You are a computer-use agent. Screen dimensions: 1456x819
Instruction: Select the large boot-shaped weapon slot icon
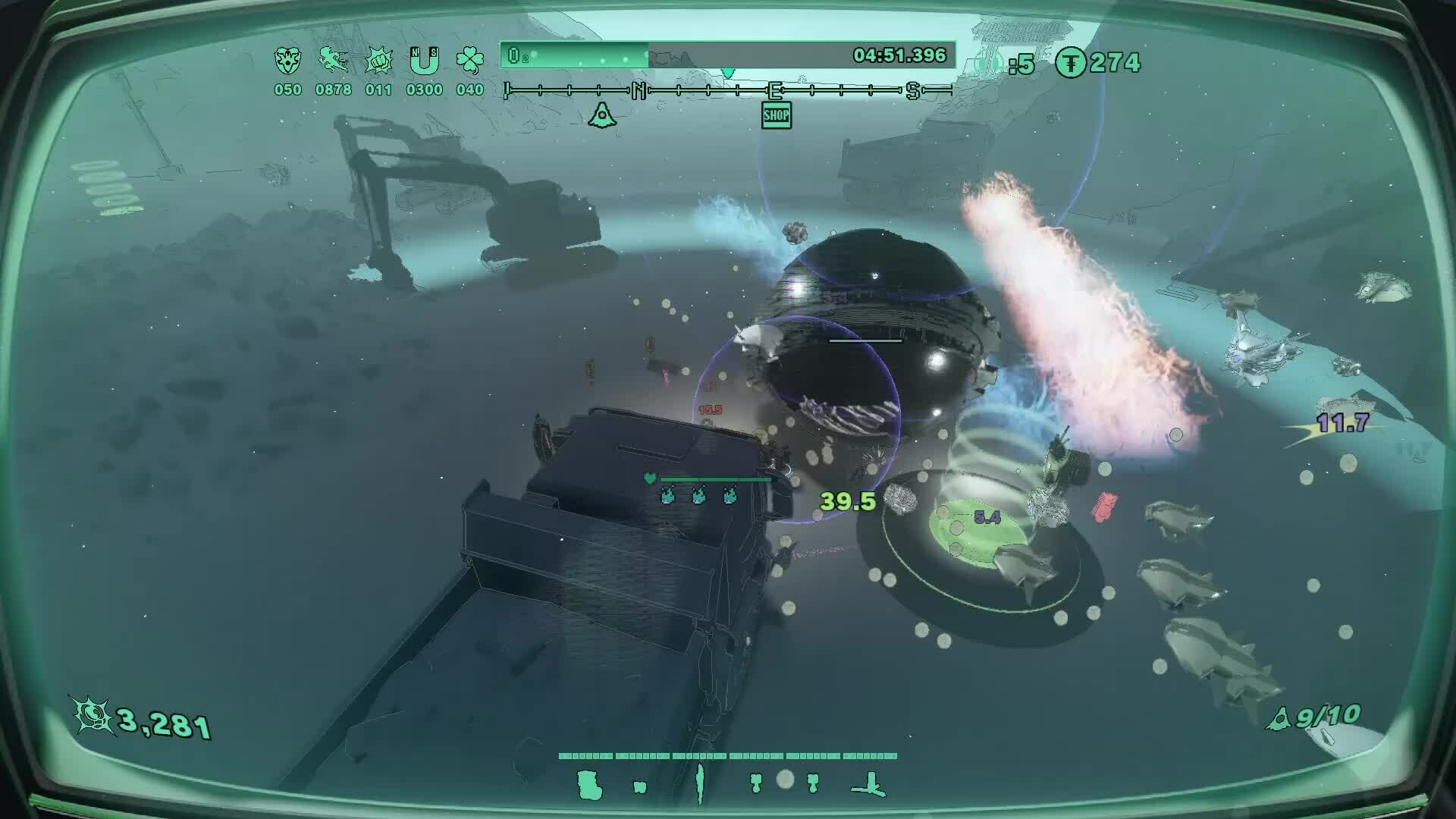coord(589,785)
